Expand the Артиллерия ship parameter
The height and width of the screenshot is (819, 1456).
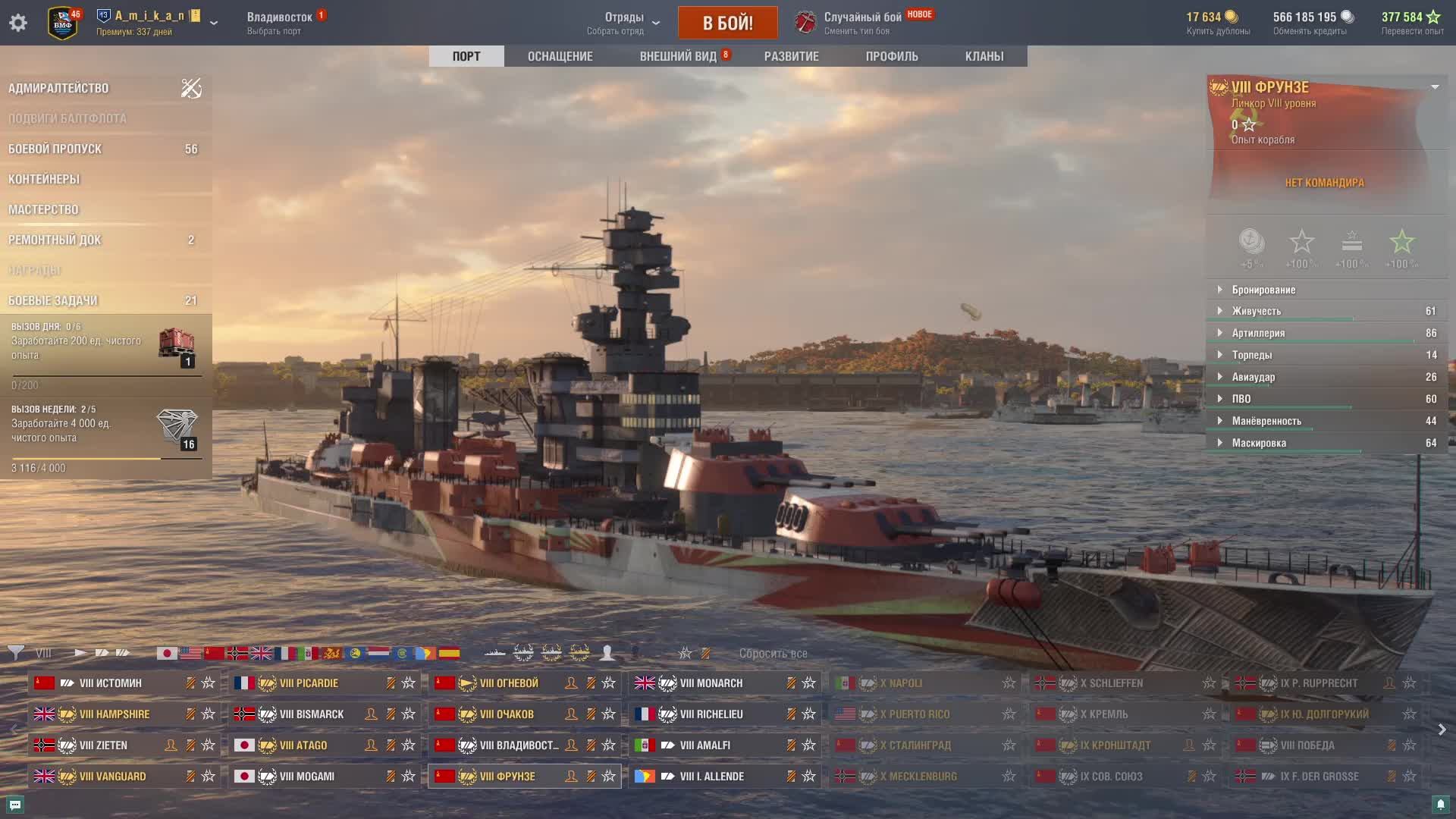[1258, 333]
